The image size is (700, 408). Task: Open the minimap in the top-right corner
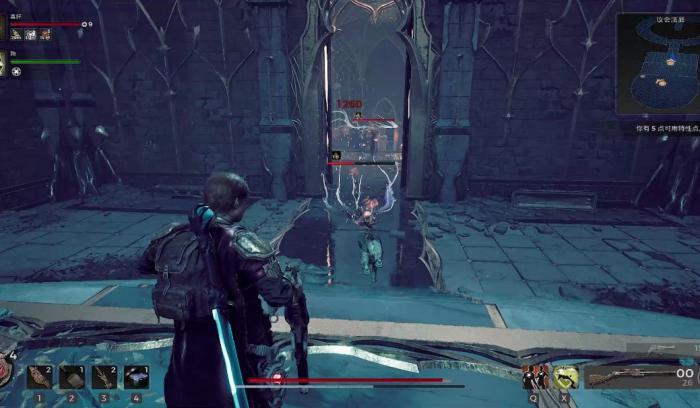point(658,65)
